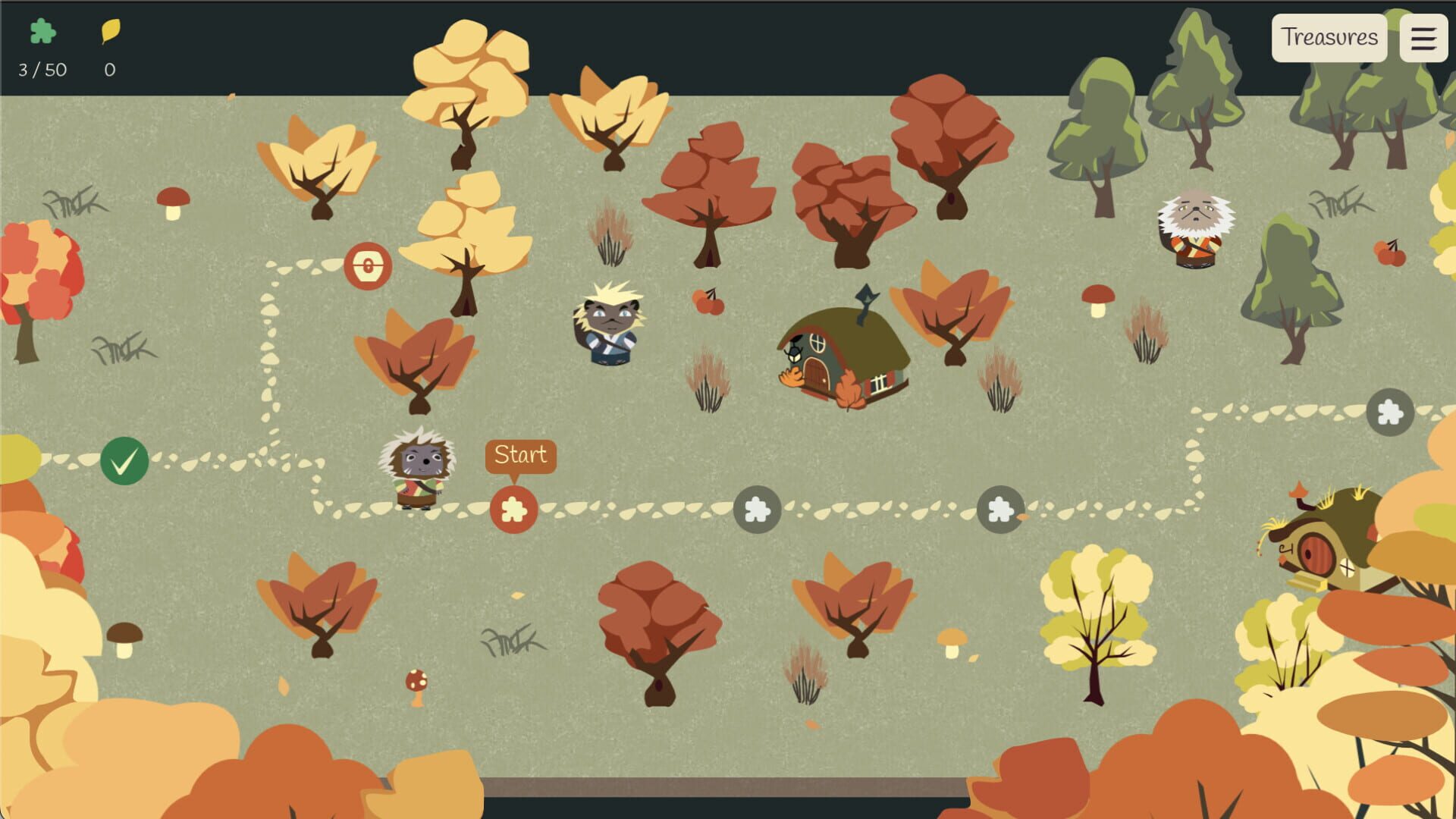
Task: Open the treasure chest map node
Action: 366,266
